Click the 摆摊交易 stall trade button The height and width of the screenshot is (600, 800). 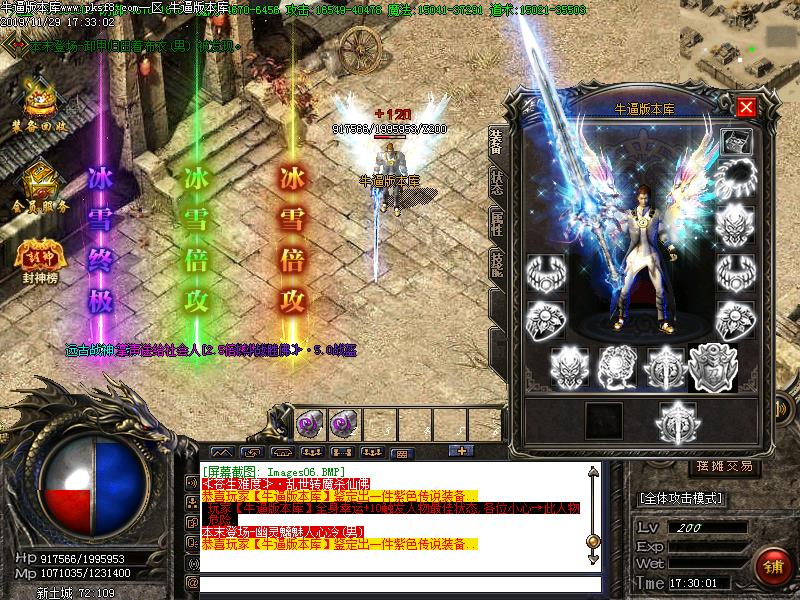725,466
